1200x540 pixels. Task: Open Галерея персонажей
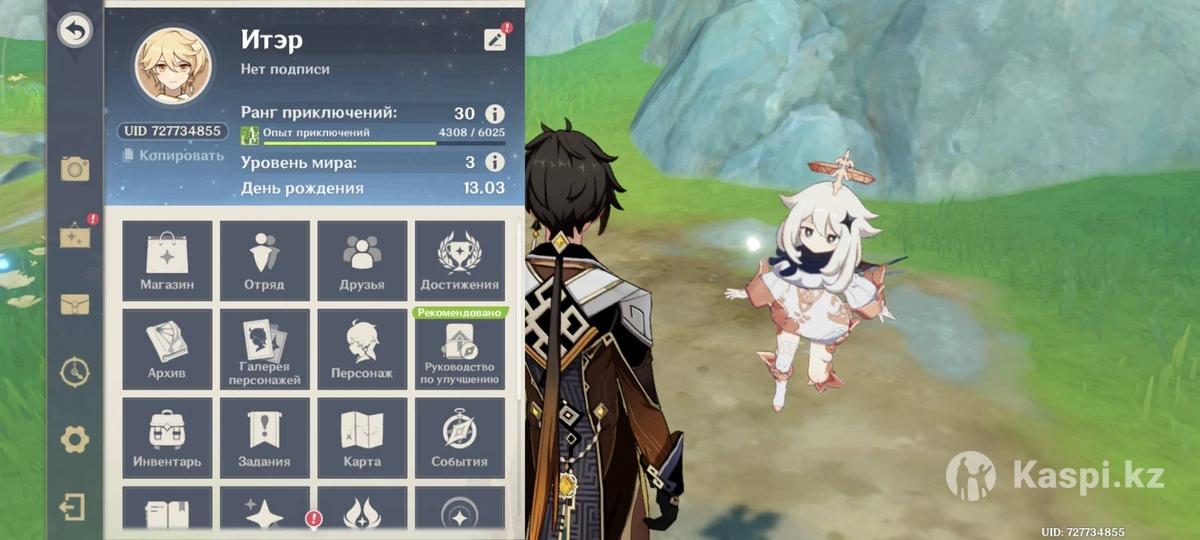pos(264,349)
